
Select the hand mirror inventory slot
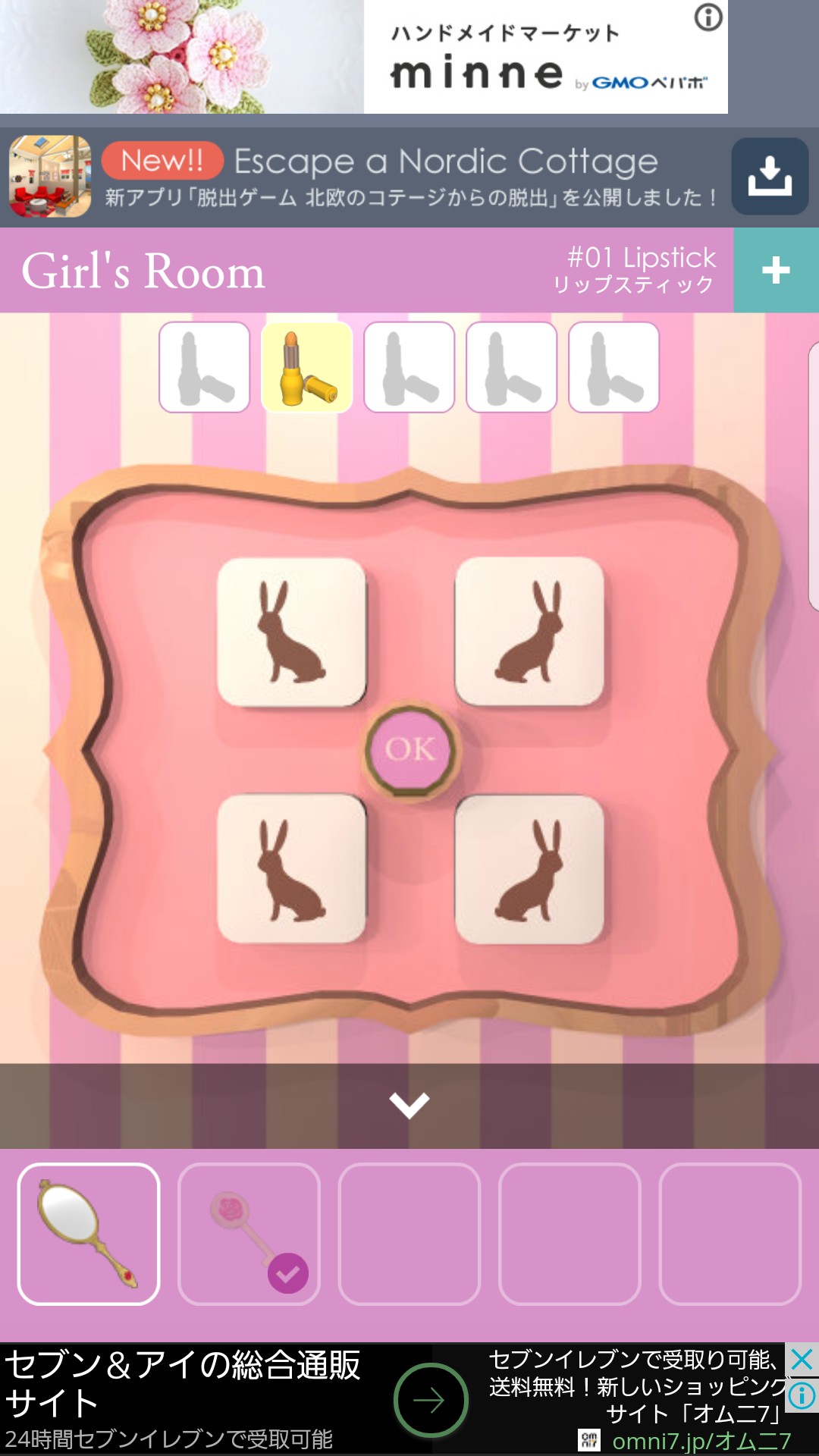click(x=89, y=1234)
